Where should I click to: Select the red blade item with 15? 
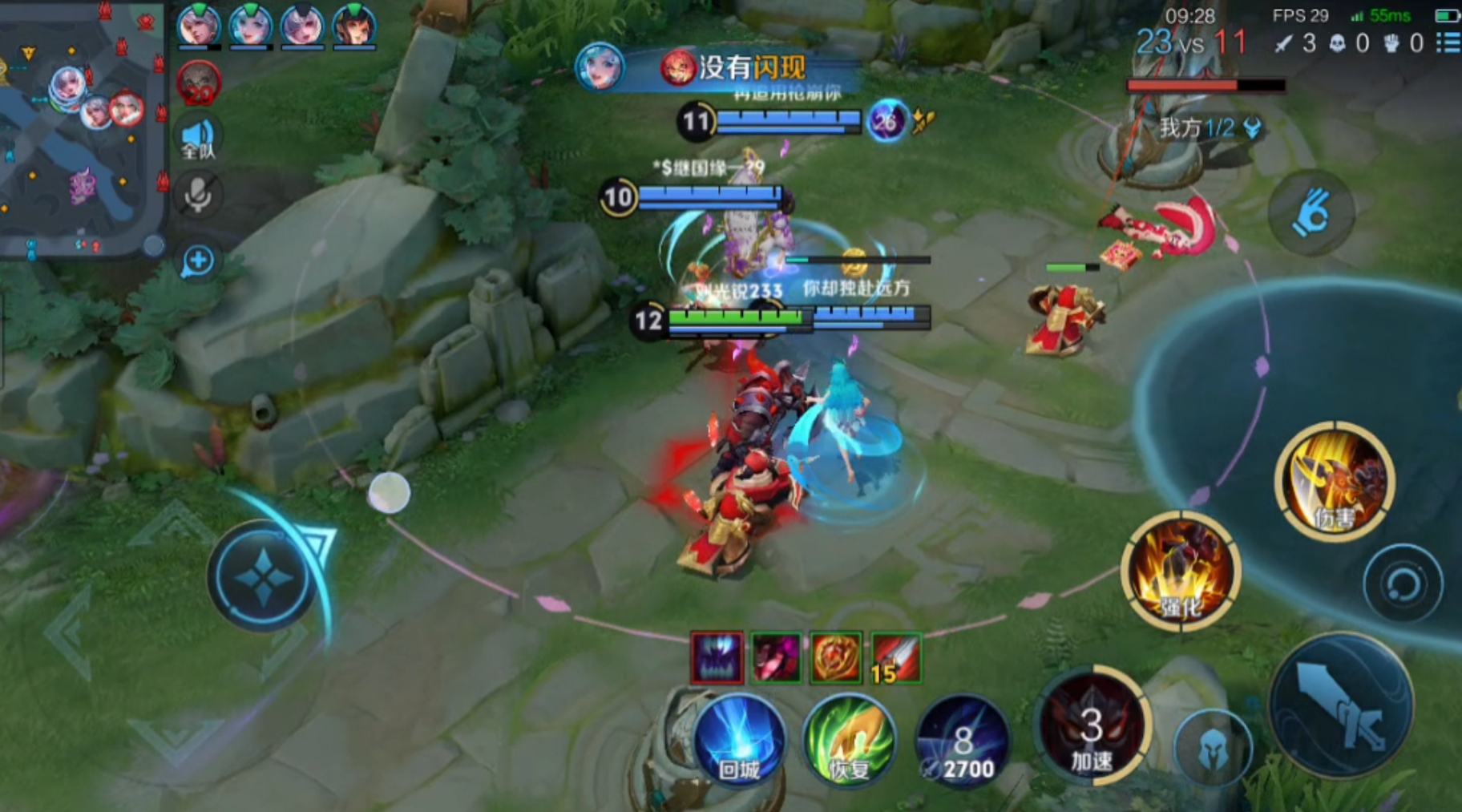click(x=895, y=658)
